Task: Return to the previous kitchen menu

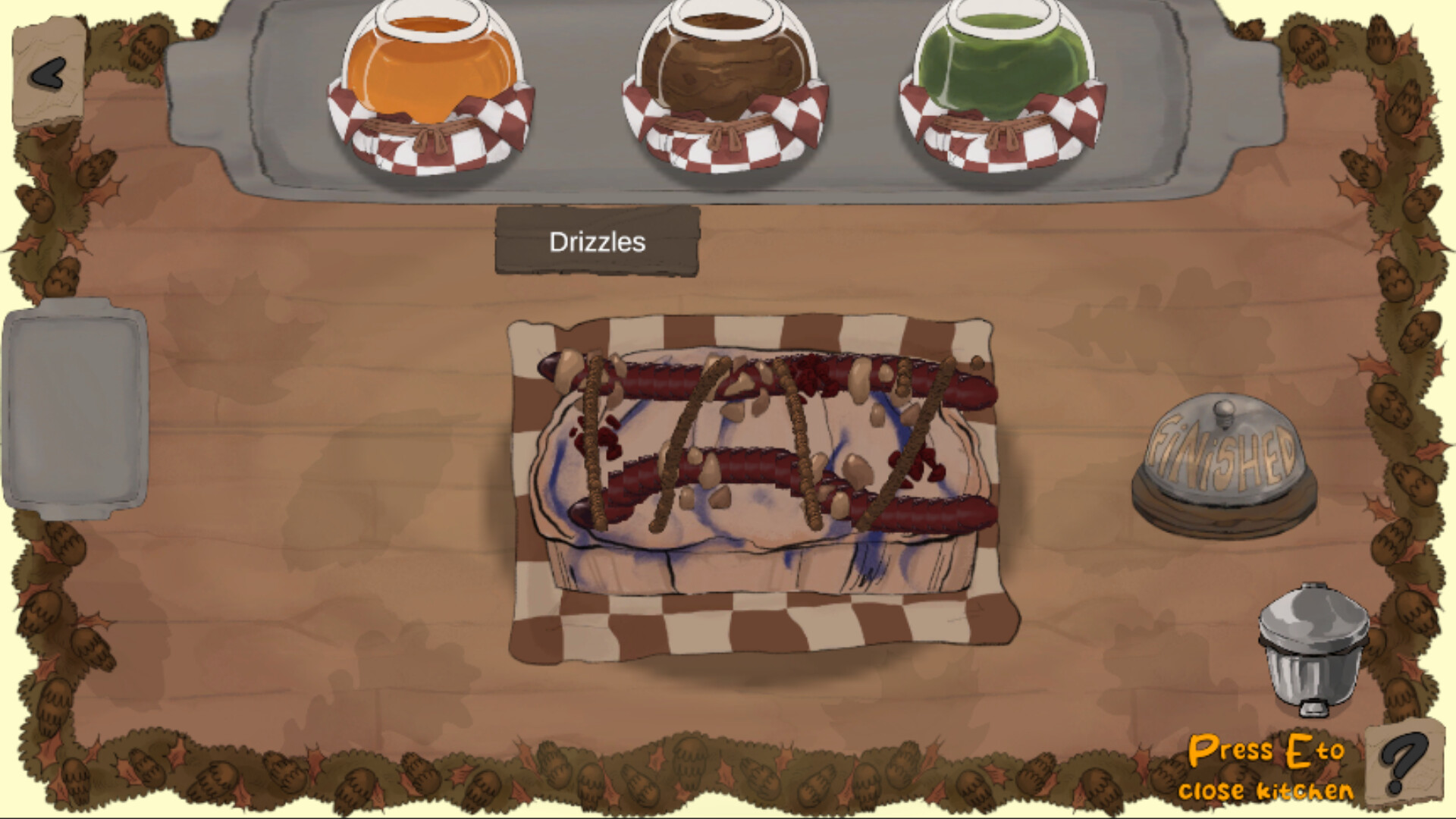Action: point(47,72)
